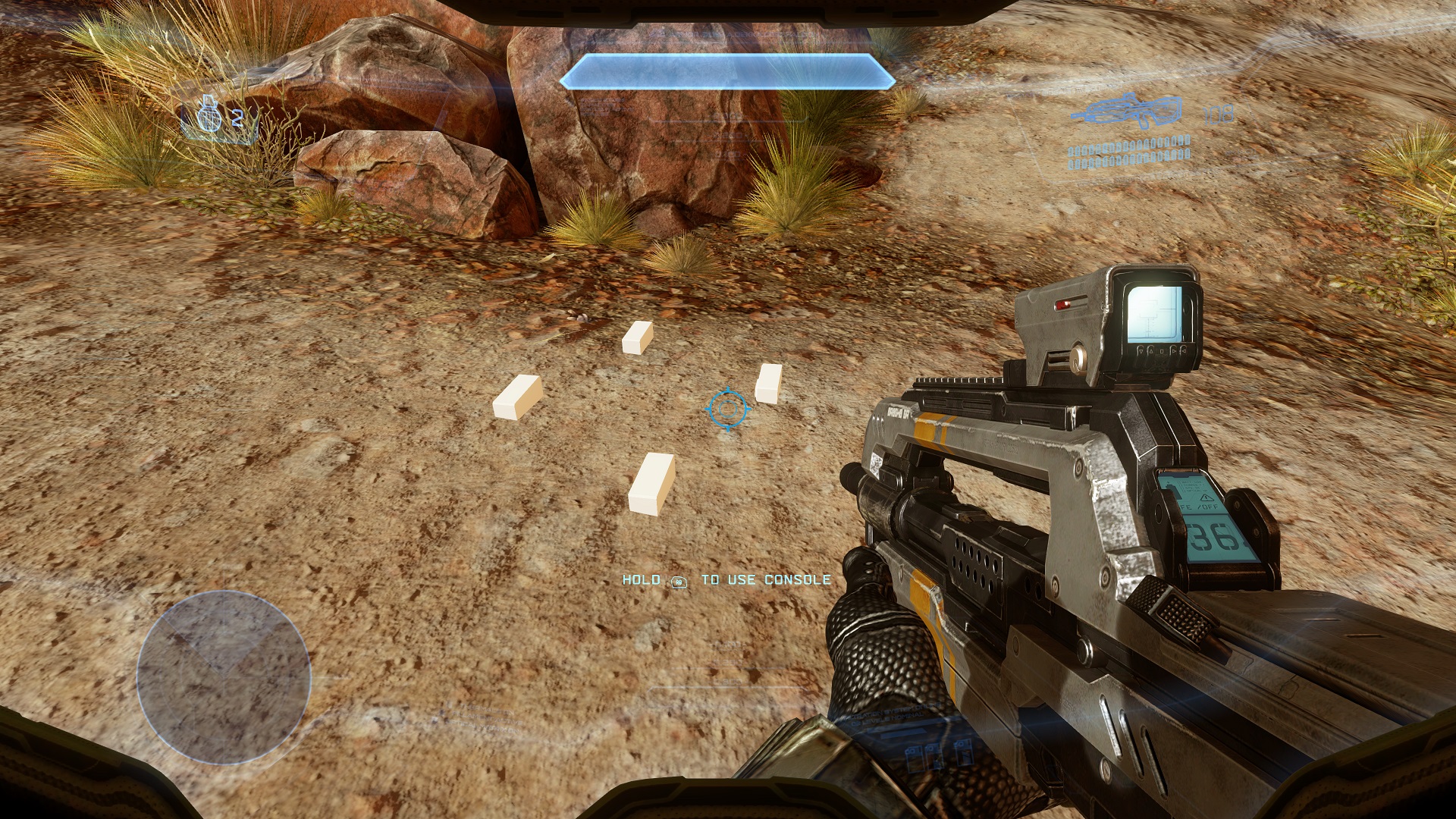
Task: Click the motion tracker radar
Action: point(224,677)
